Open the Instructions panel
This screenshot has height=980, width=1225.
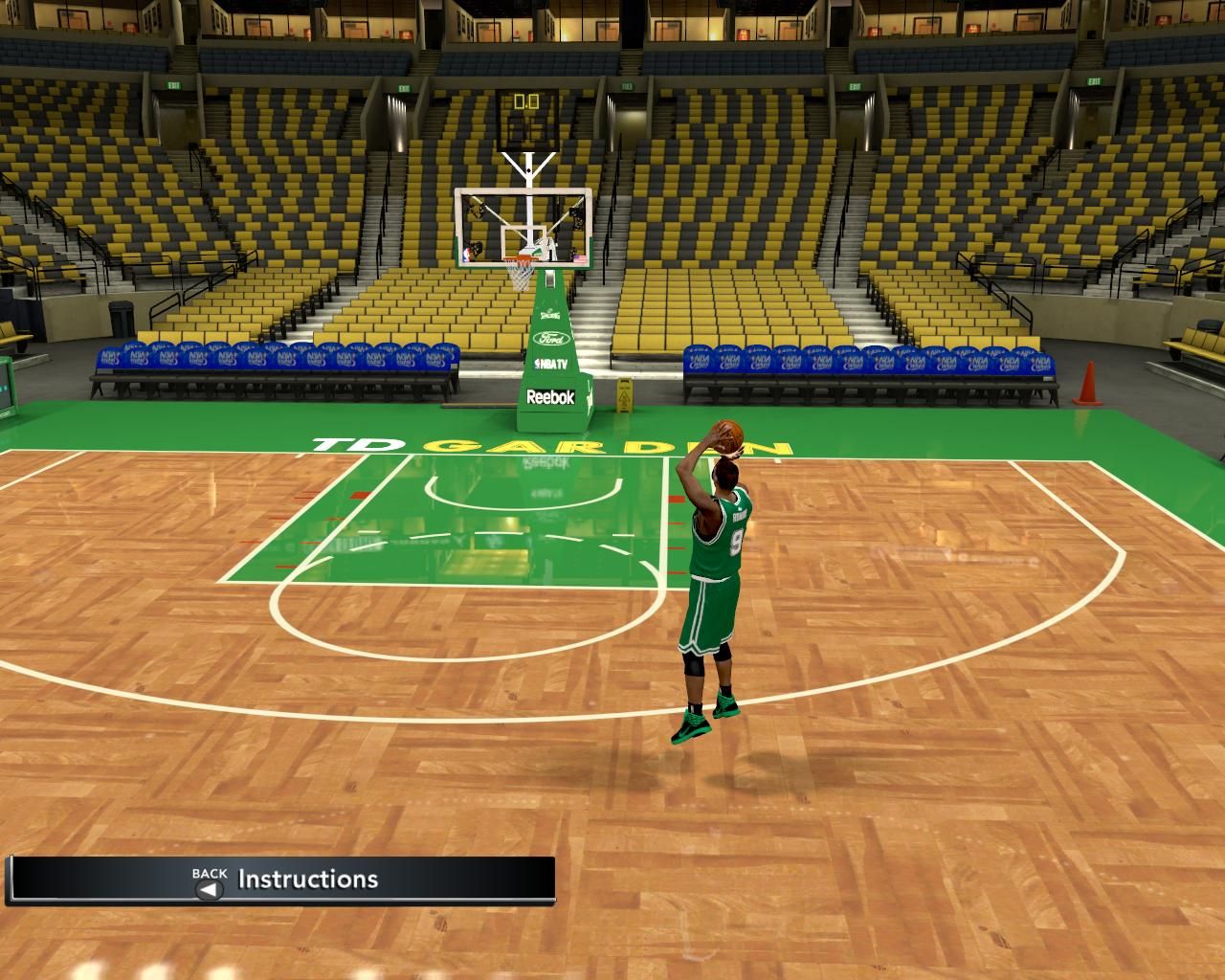pyautogui.click(x=306, y=880)
